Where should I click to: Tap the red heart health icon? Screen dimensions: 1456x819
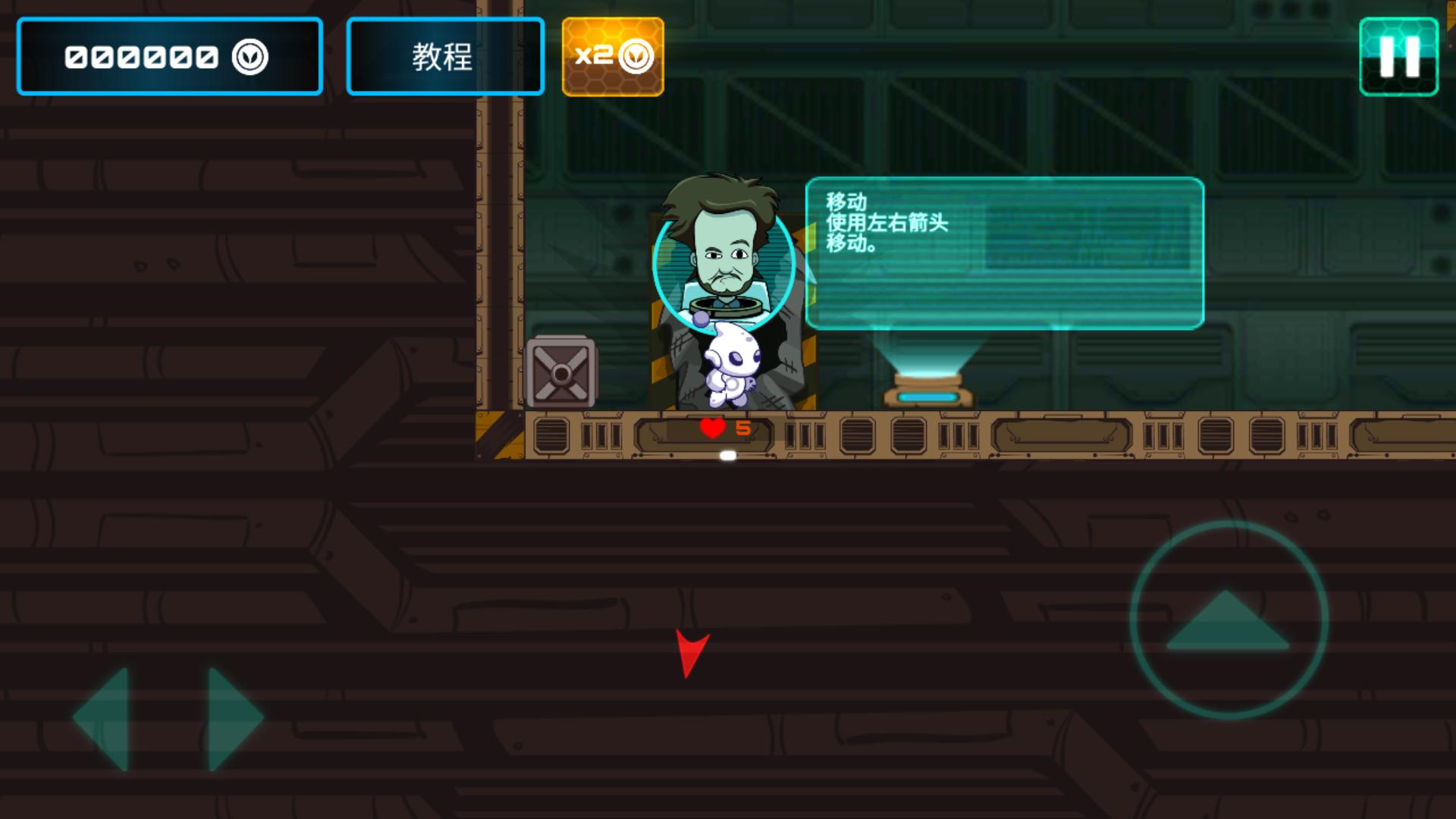click(x=711, y=427)
